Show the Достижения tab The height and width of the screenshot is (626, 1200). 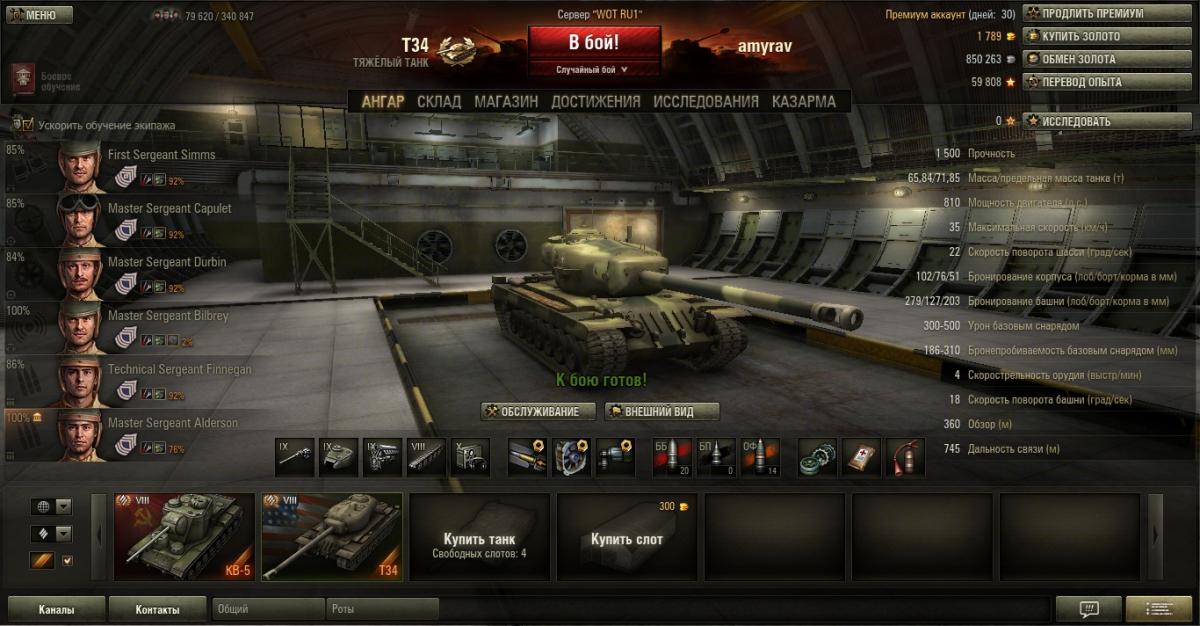pos(595,101)
